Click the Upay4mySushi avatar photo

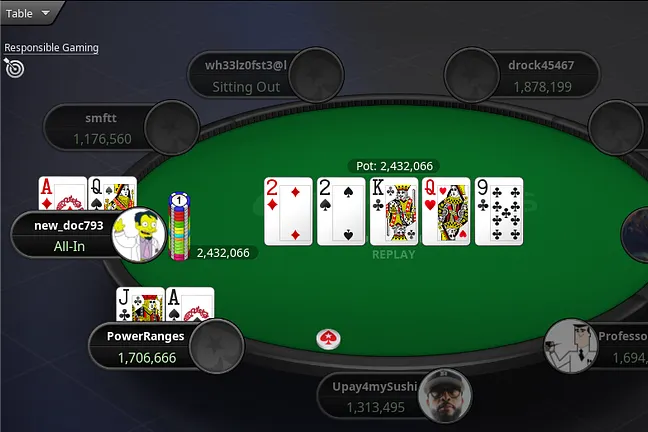click(x=445, y=396)
